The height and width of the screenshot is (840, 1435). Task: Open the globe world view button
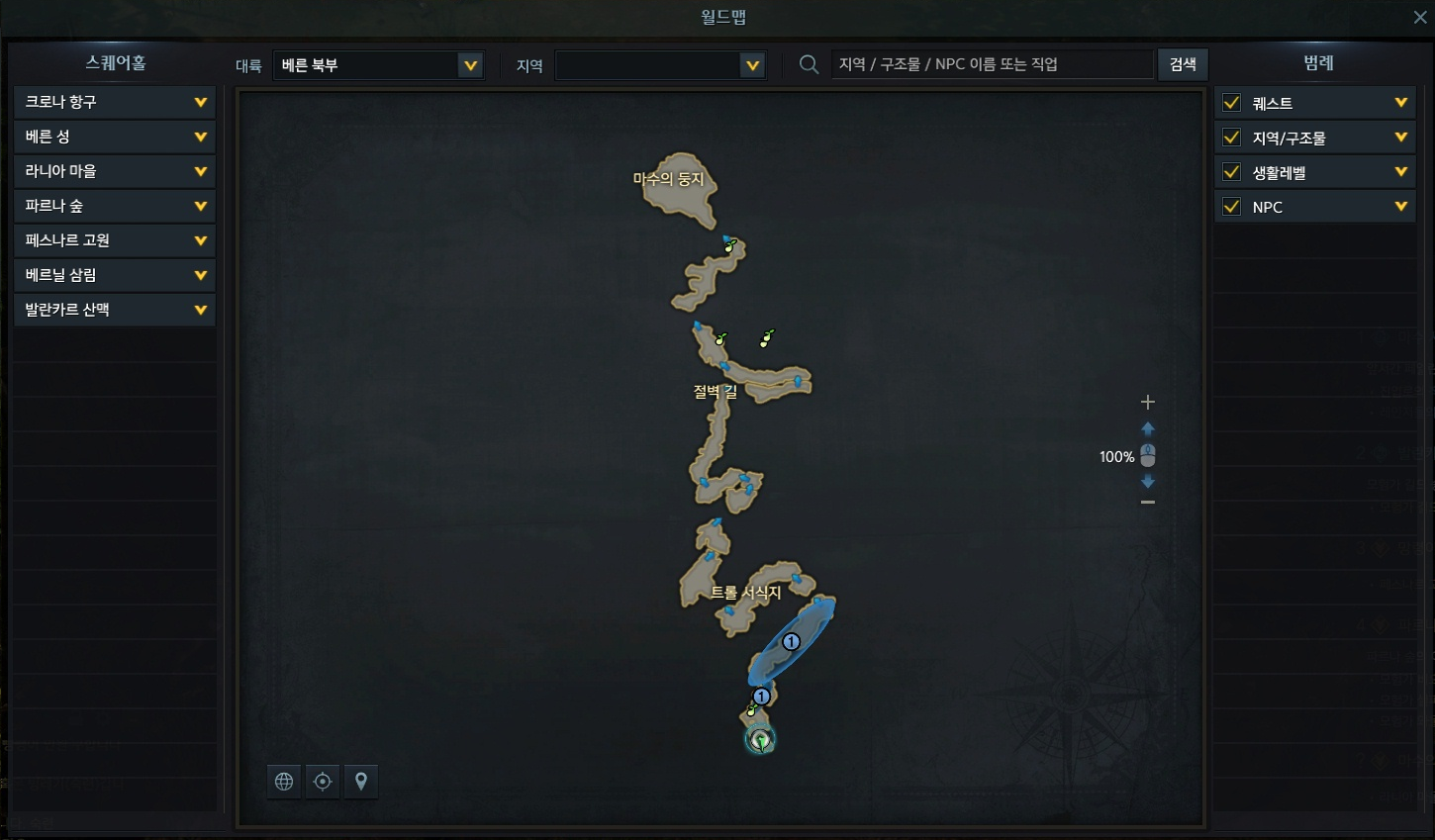[284, 782]
